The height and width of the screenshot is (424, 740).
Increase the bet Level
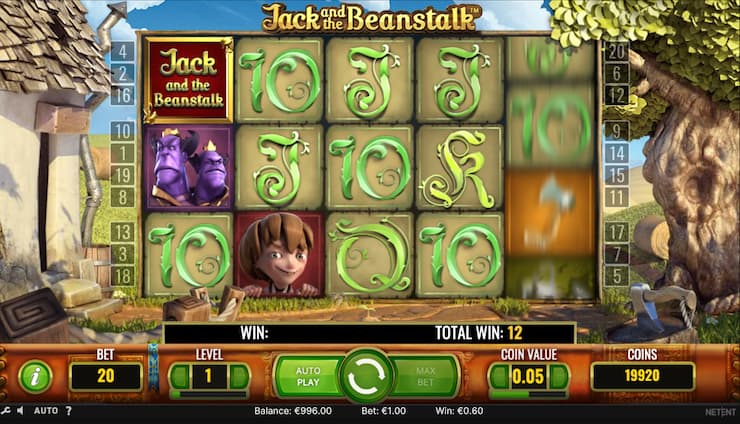tap(239, 377)
